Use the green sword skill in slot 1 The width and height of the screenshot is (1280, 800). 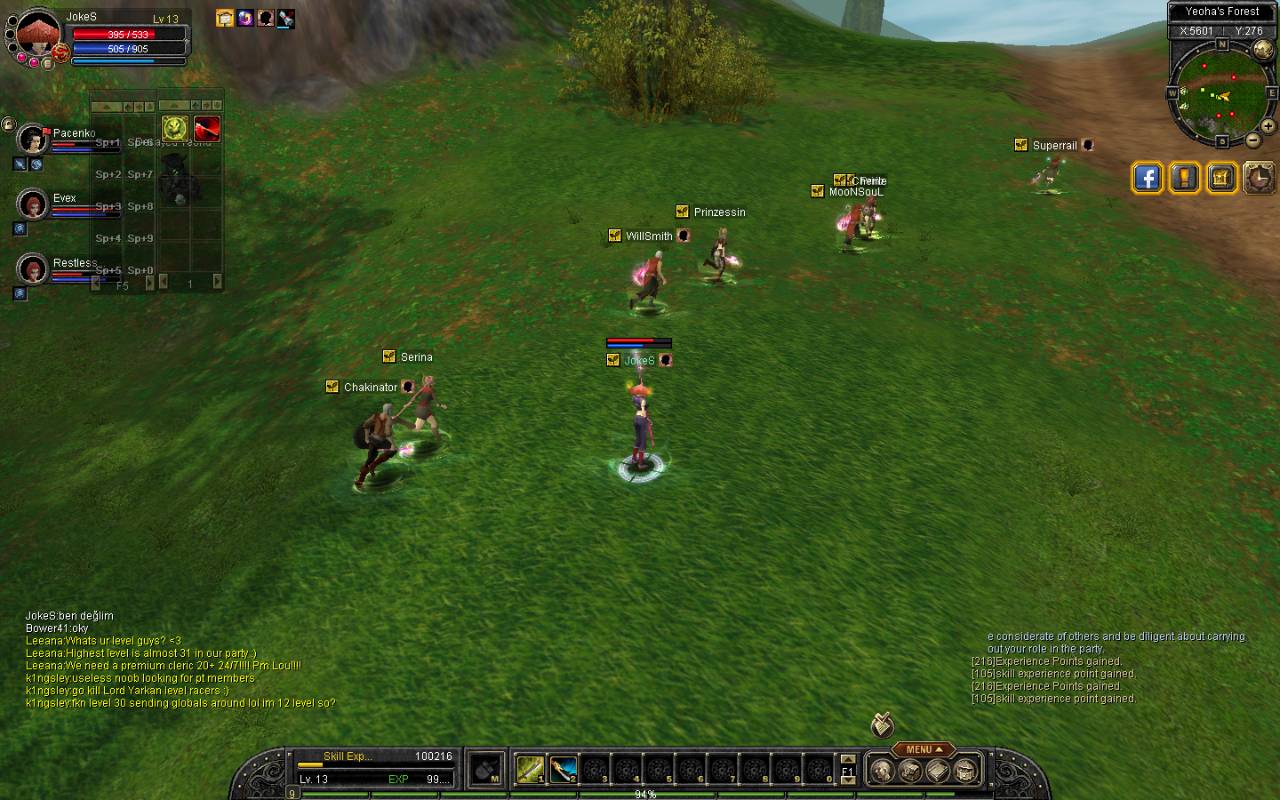coord(530,770)
